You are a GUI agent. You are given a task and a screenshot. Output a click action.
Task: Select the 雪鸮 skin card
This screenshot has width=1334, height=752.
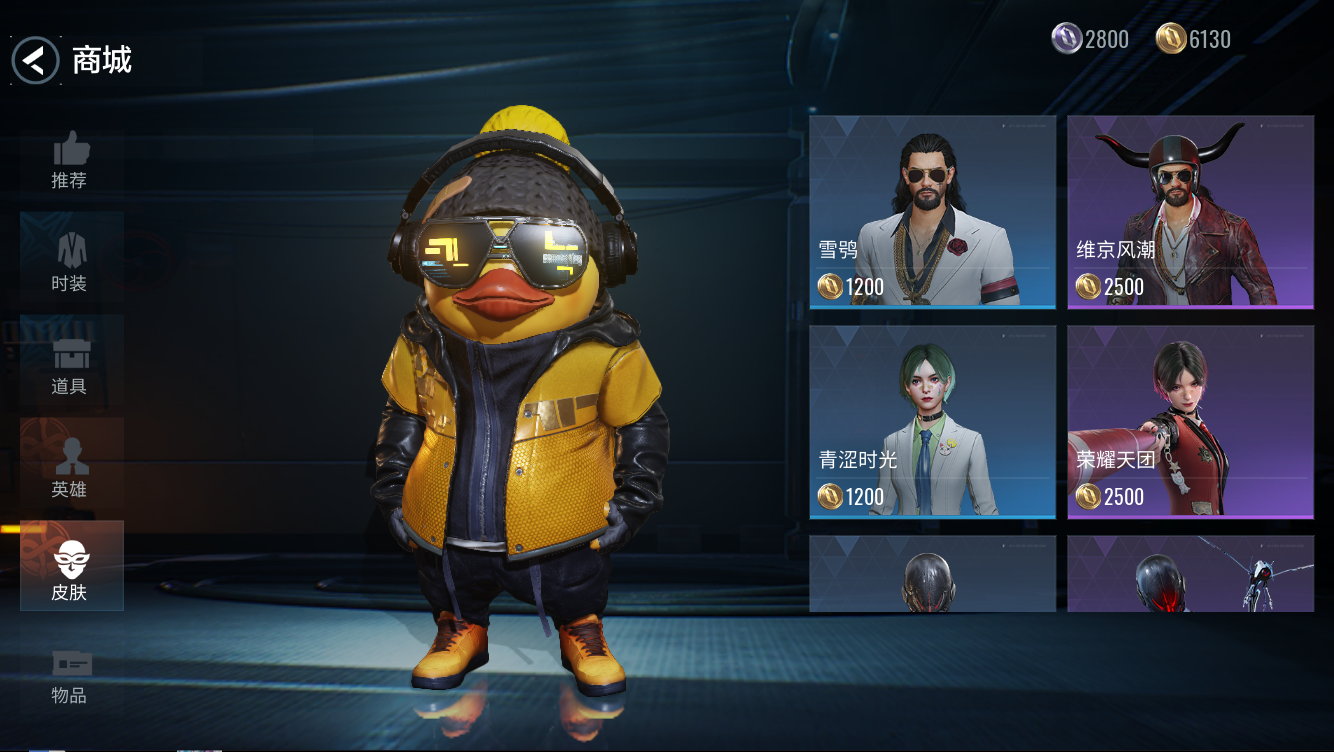click(932, 212)
